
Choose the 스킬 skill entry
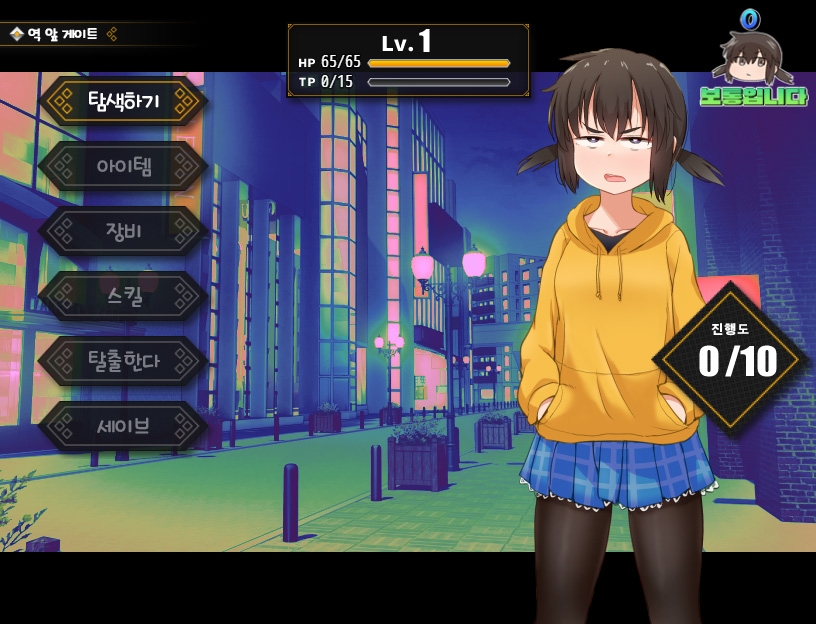123,296
